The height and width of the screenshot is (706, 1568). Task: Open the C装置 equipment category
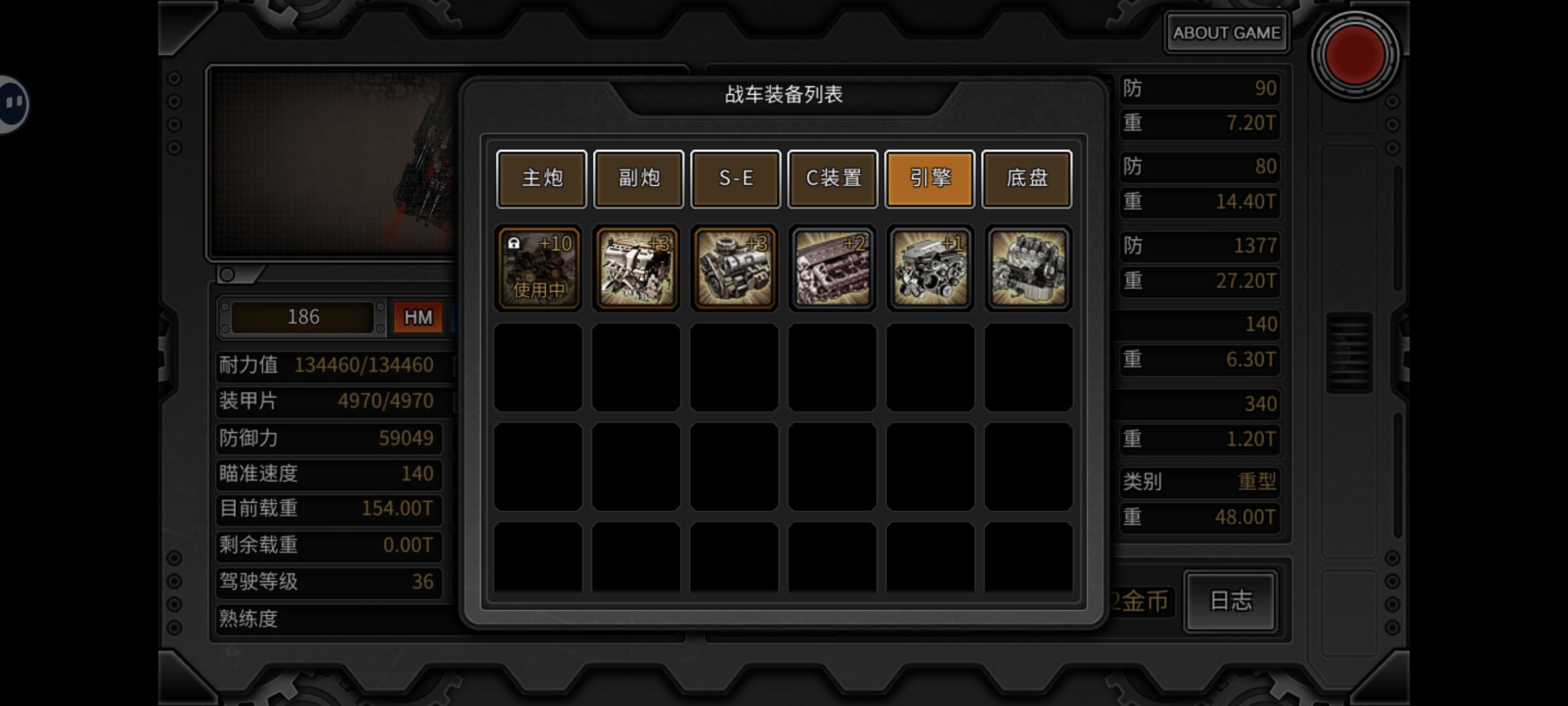point(832,178)
